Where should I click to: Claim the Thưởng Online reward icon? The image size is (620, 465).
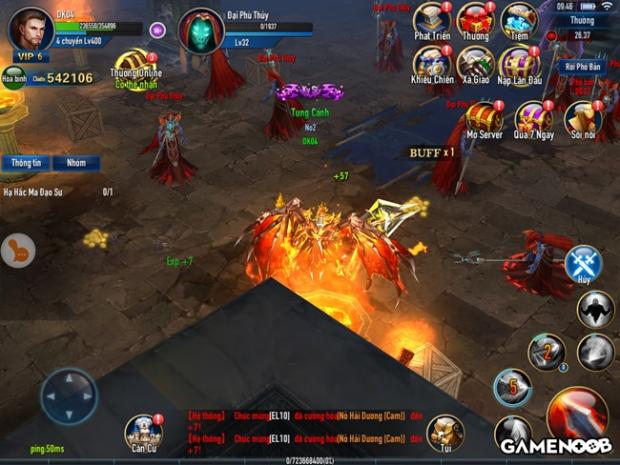click(132, 66)
